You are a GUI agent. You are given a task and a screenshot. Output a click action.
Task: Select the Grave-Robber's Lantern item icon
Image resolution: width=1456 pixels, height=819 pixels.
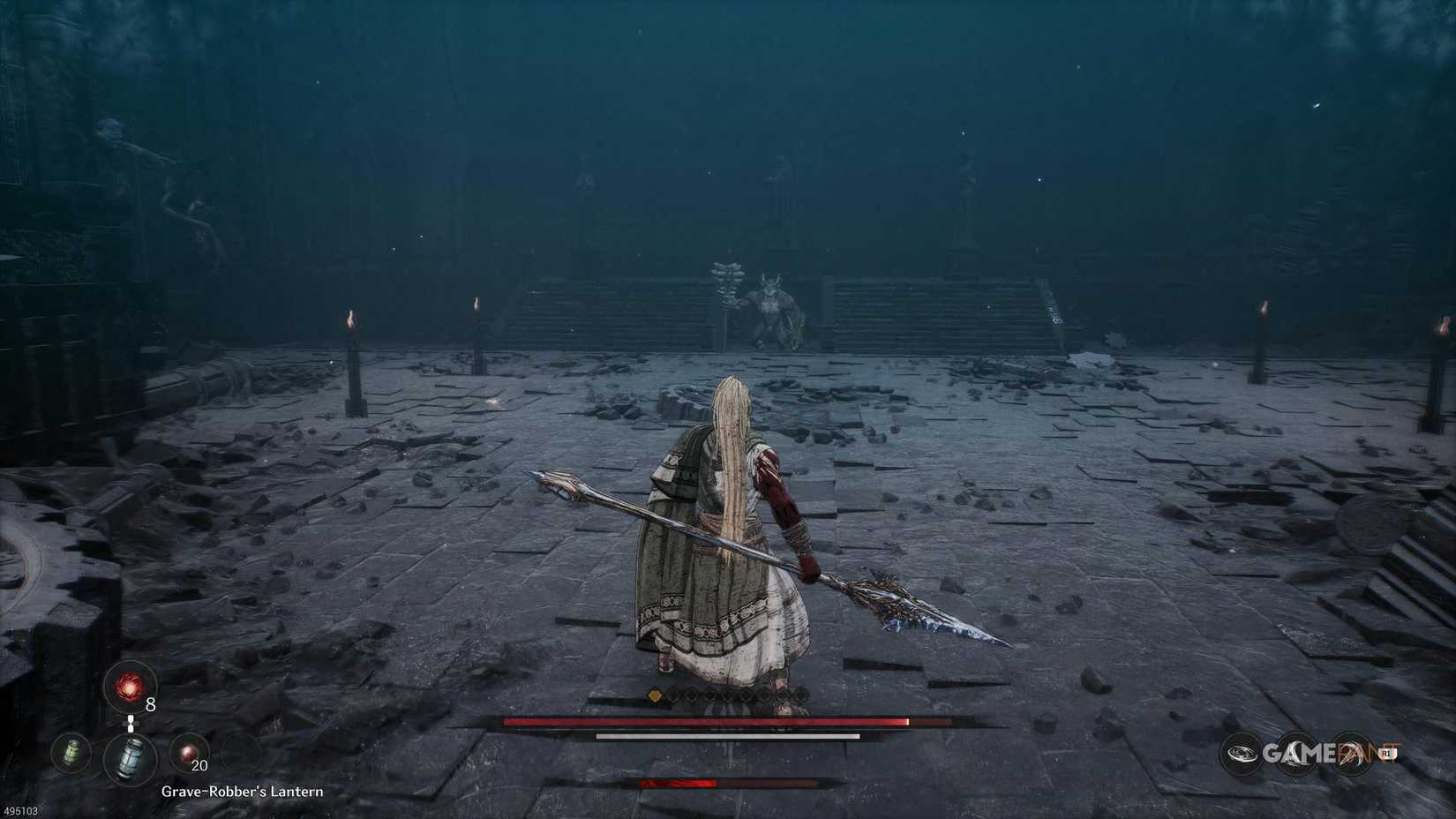coord(128,758)
